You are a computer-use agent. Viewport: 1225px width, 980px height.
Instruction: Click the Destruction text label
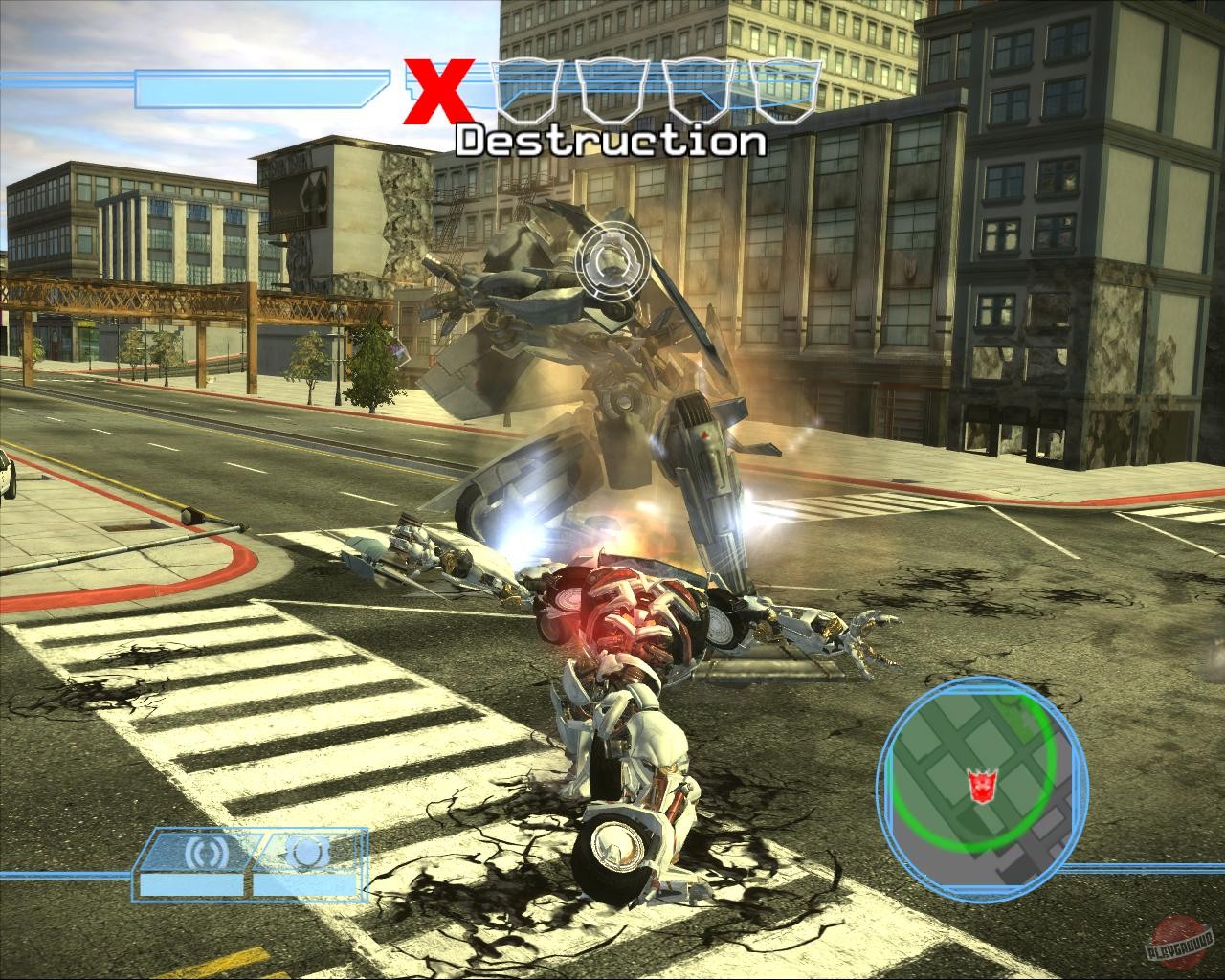[x=611, y=142]
